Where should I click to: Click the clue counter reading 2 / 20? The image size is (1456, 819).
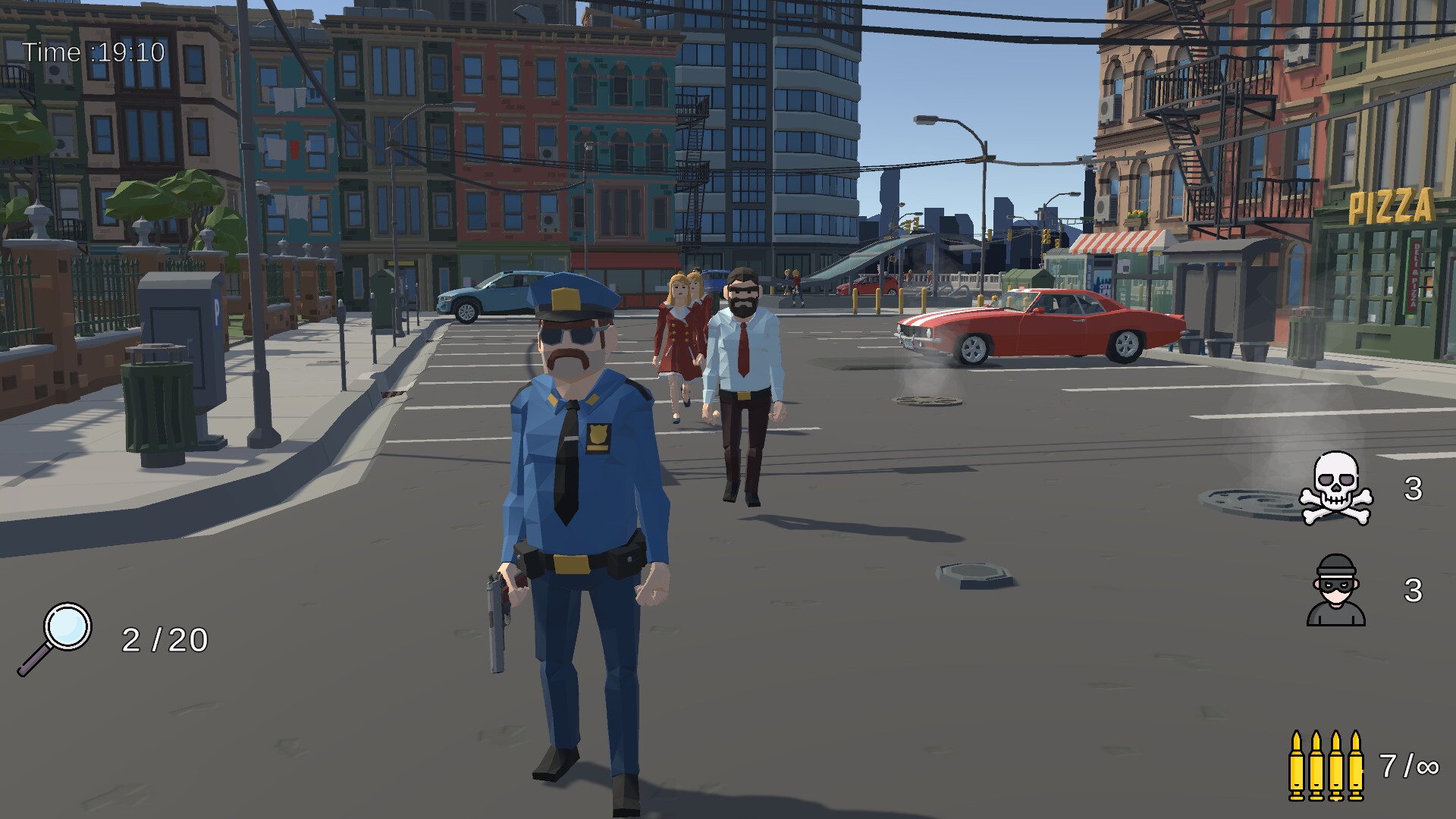[x=164, y=639]
